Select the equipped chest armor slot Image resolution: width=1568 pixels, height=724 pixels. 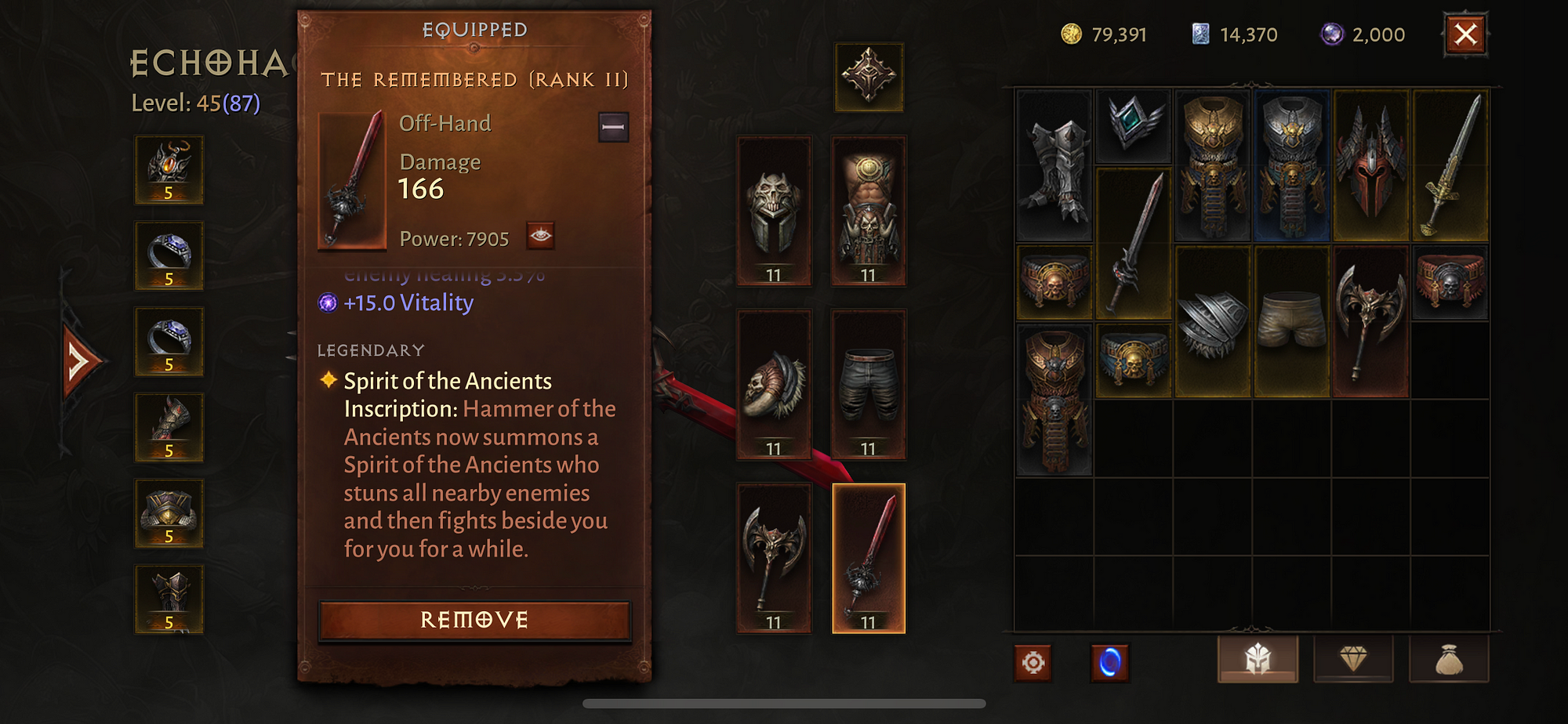point(868,211)
